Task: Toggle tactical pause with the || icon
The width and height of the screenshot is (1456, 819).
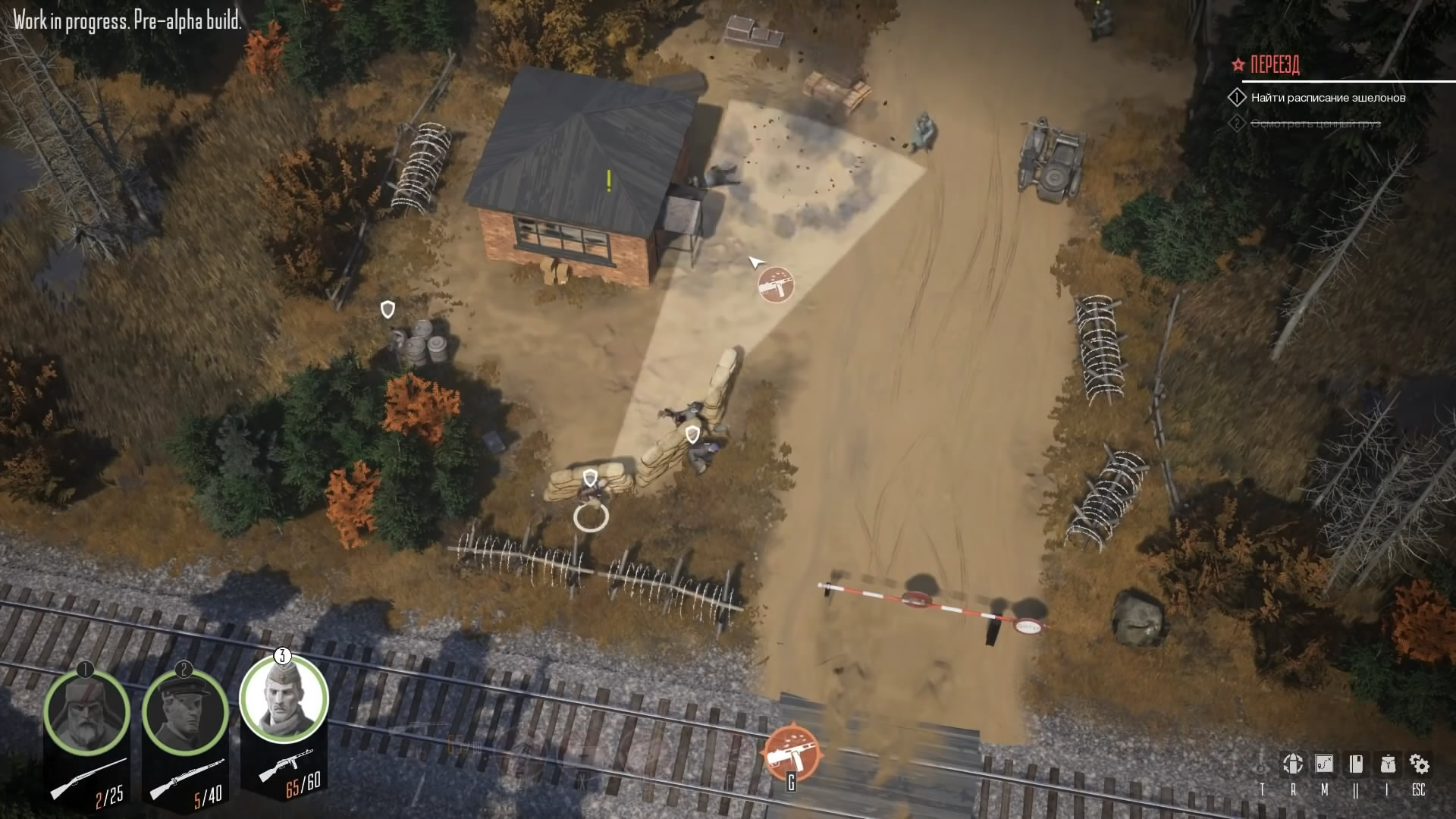Action: 1356,786
